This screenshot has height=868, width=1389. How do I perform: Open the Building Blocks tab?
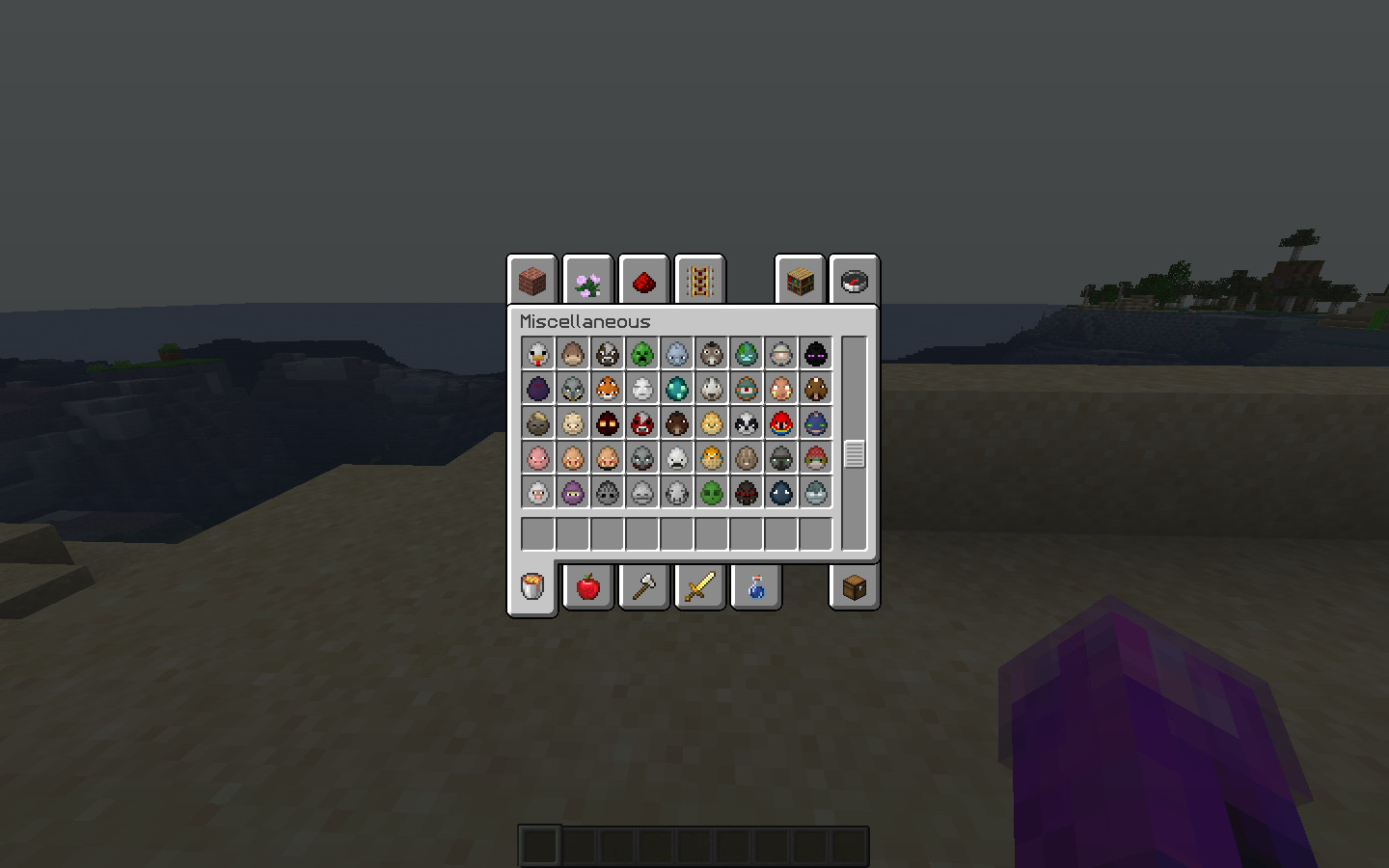[x=532, y=281]
